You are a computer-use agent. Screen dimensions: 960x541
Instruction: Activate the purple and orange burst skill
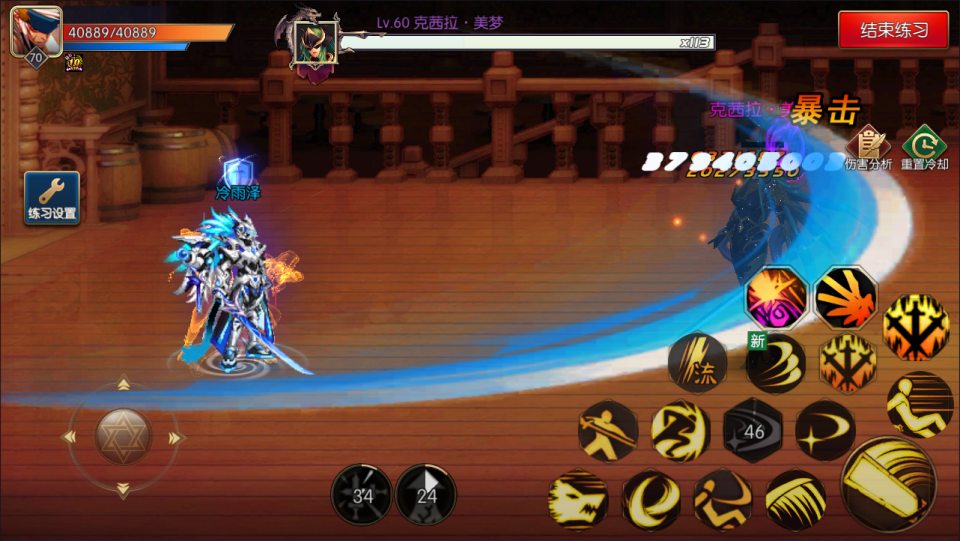coord(777,298)
